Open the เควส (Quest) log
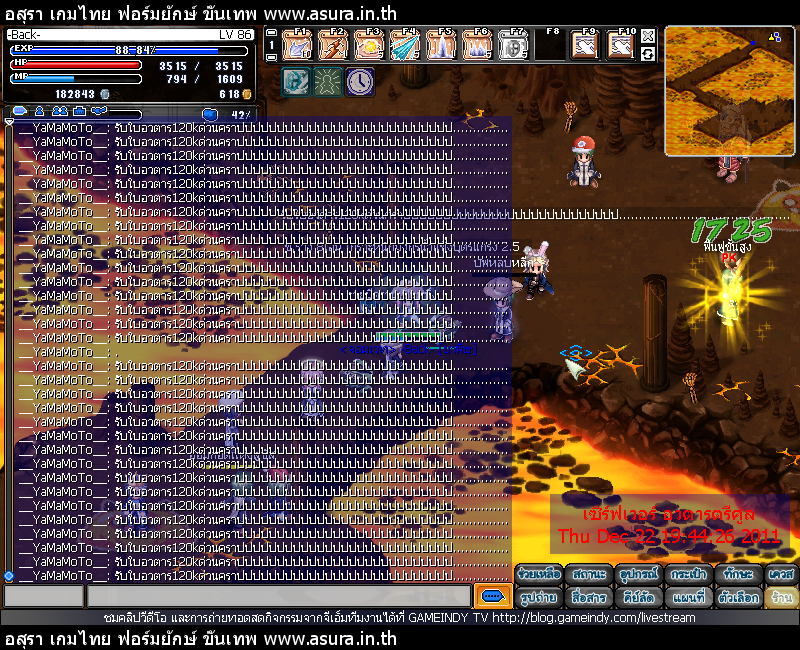 tap(781, 575)
